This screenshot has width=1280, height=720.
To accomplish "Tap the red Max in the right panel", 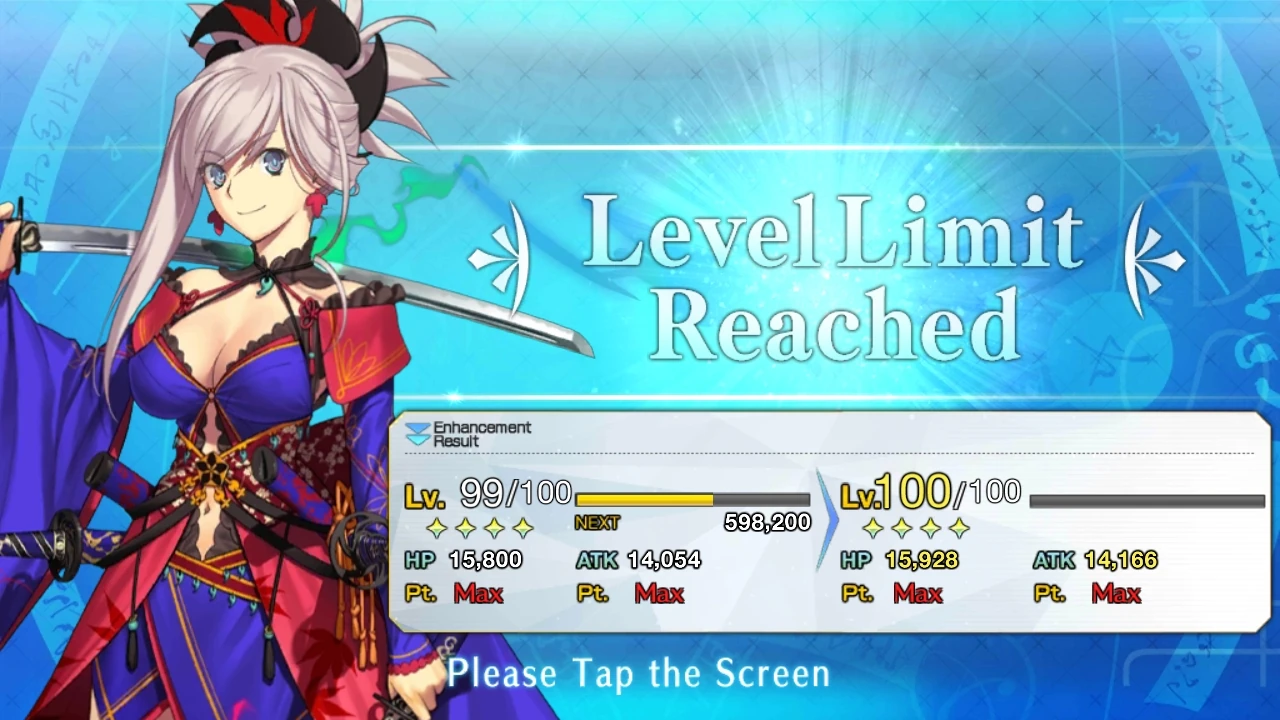I will (917, 593).
